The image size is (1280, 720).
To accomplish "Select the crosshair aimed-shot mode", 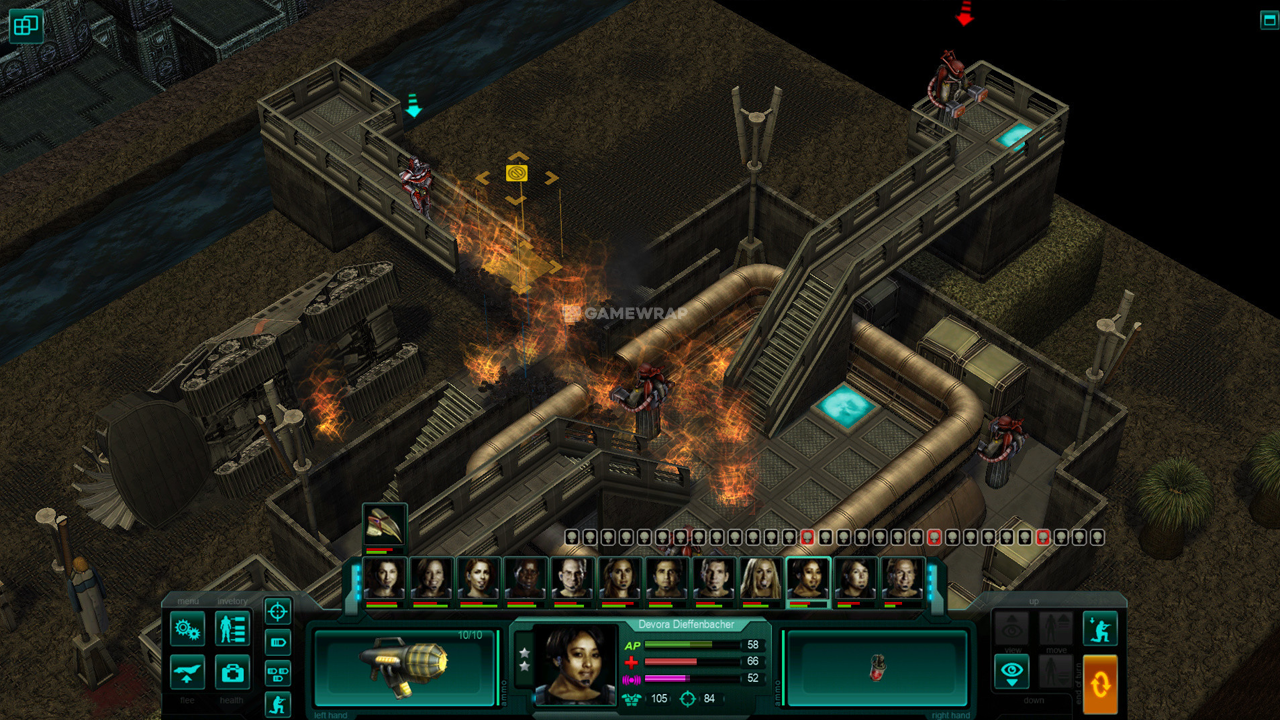I will (278, 610).
